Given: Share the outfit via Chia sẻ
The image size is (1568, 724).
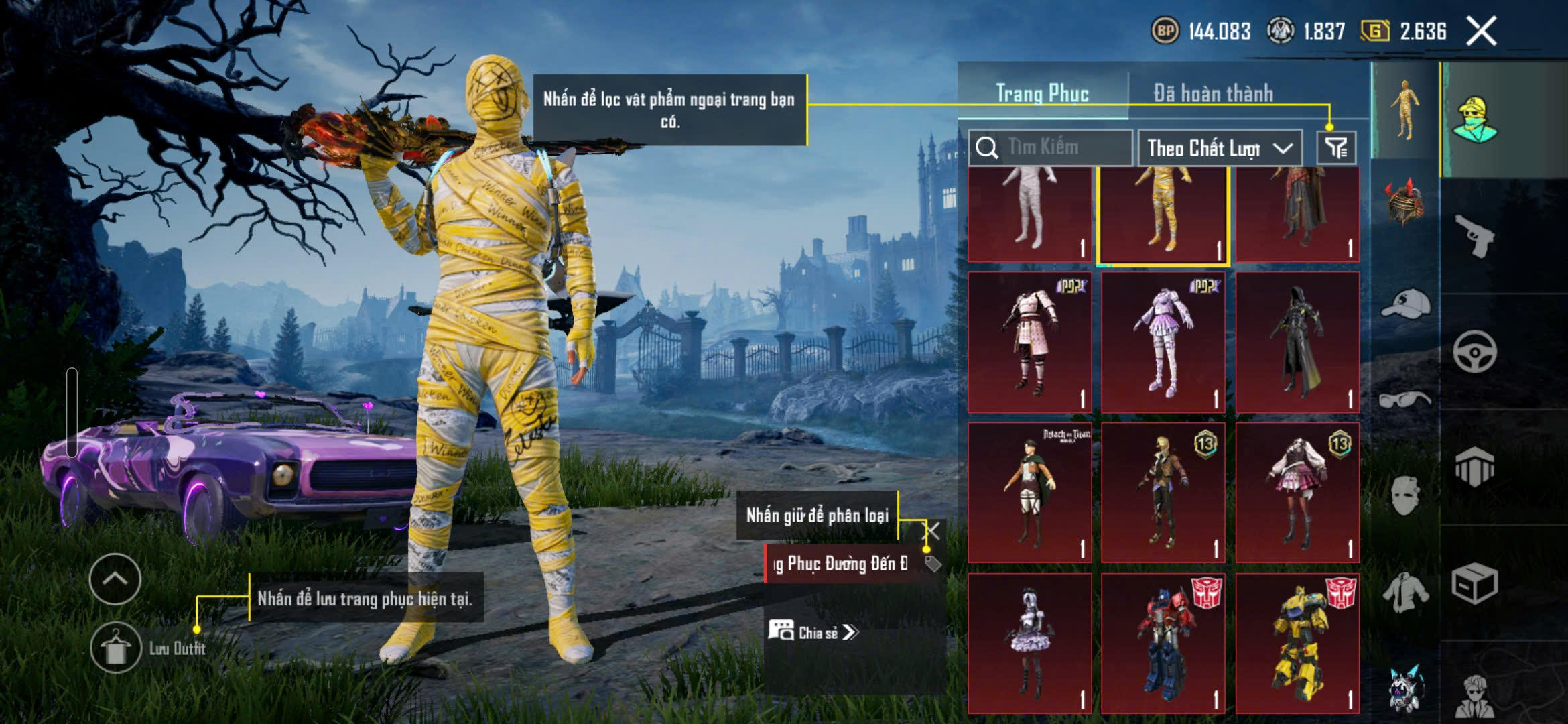Looking at the screenshot, I should [x=812, y=632].
